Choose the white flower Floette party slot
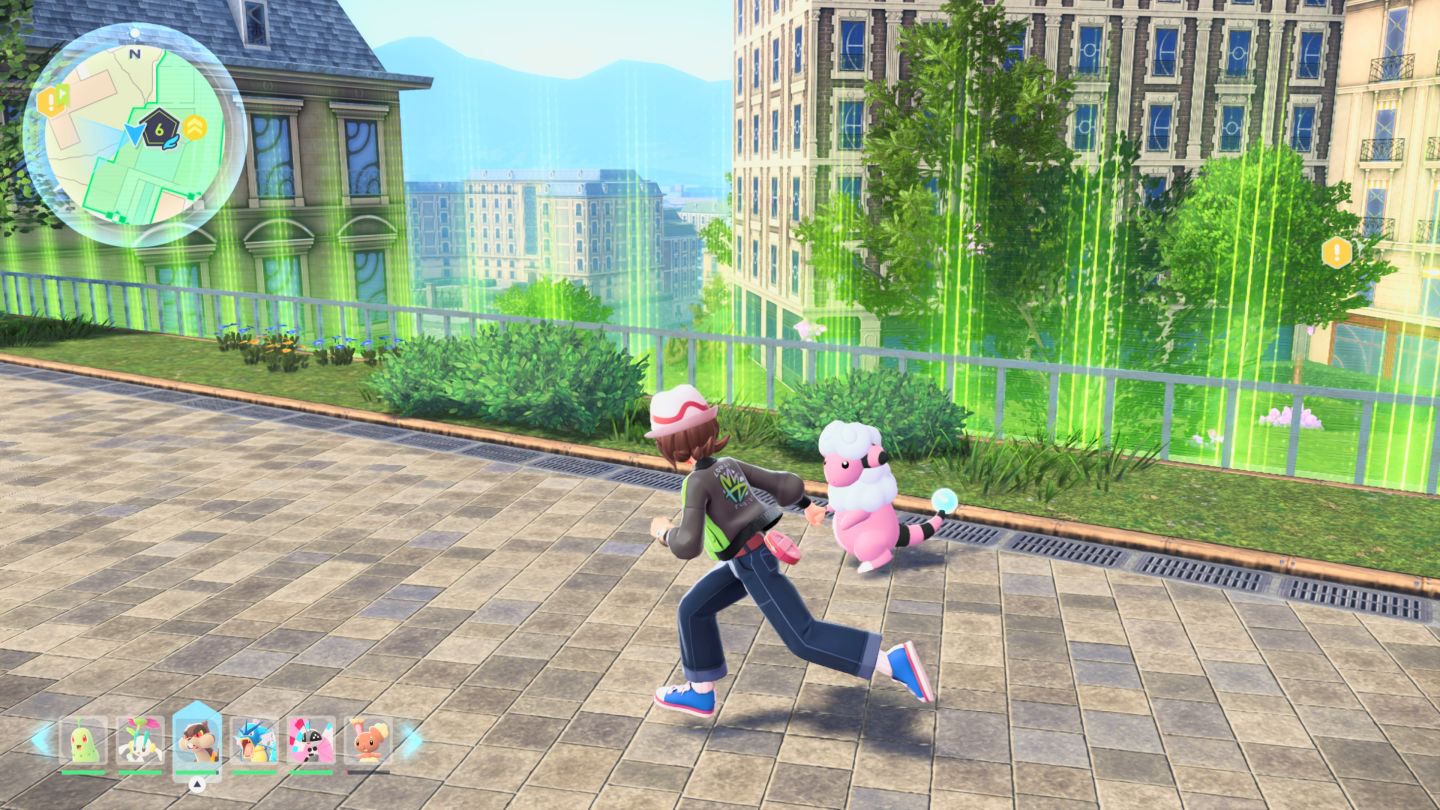The height and width of the screenshot is (810, 1440). click(x=139, y=741)
